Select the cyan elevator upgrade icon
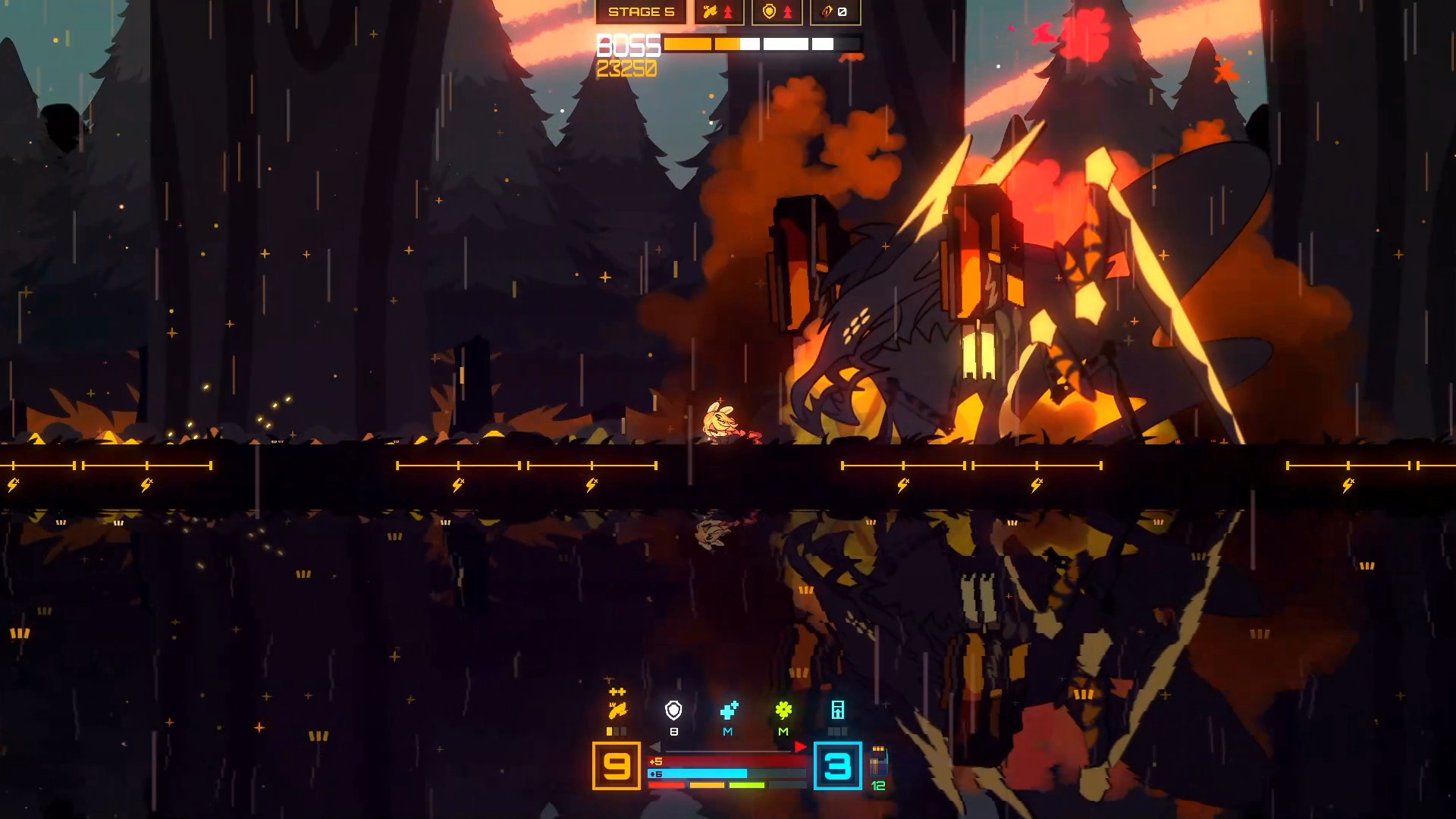The image size is (1456, 819). pos(839,708)
